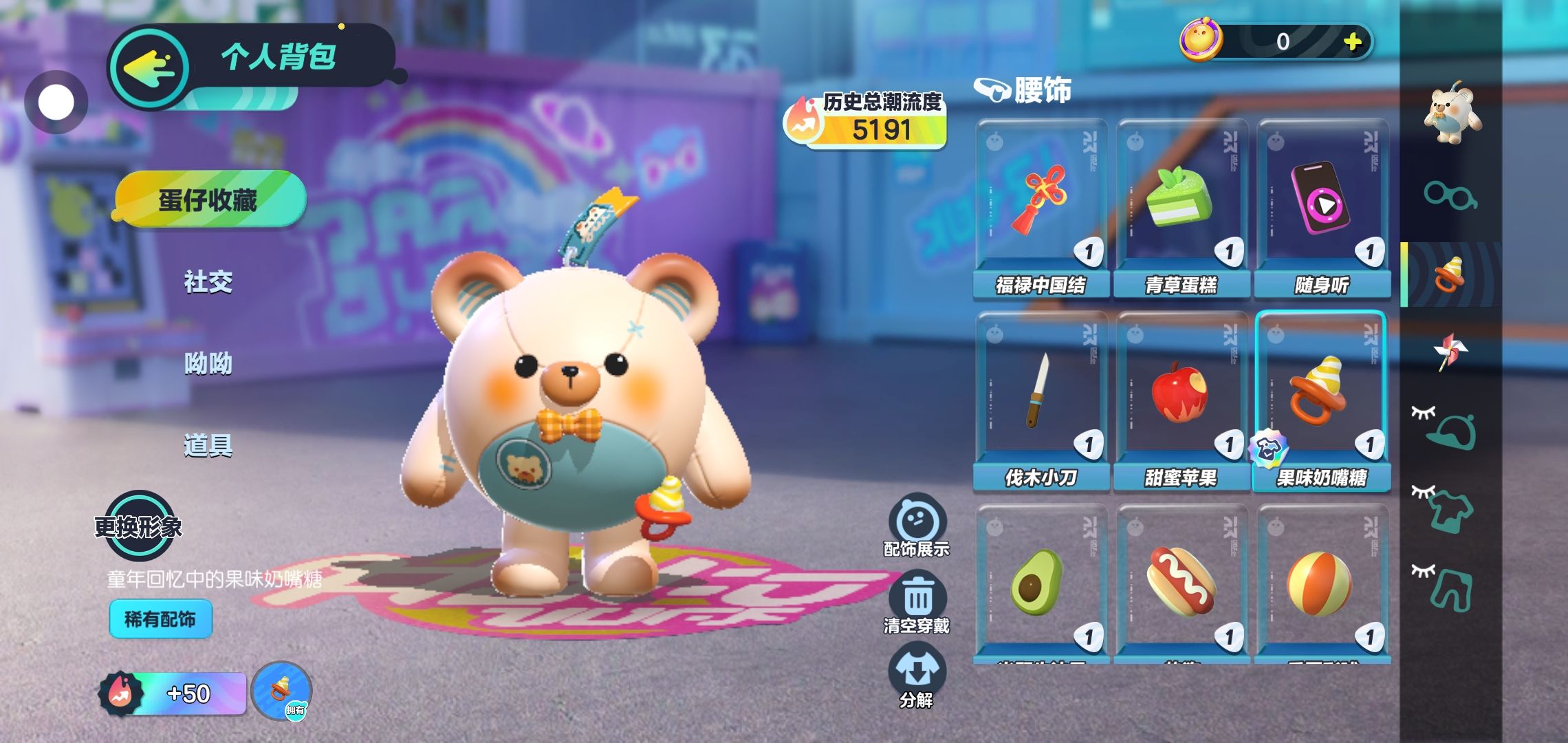Select the 青草蛋糕 cake accessory

point(1182,206)
